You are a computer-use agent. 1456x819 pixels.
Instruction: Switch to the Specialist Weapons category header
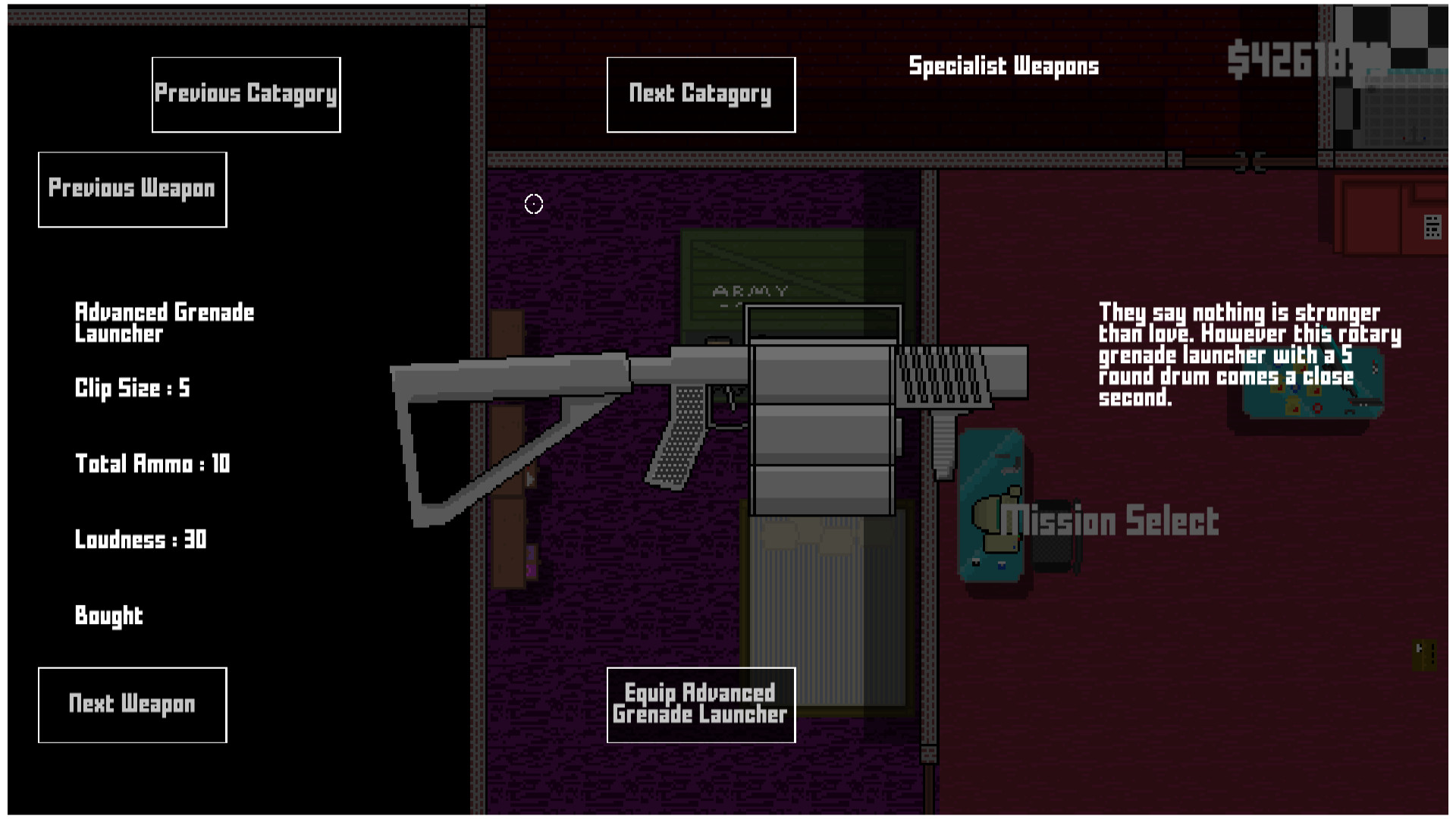tap(1003, 66)
